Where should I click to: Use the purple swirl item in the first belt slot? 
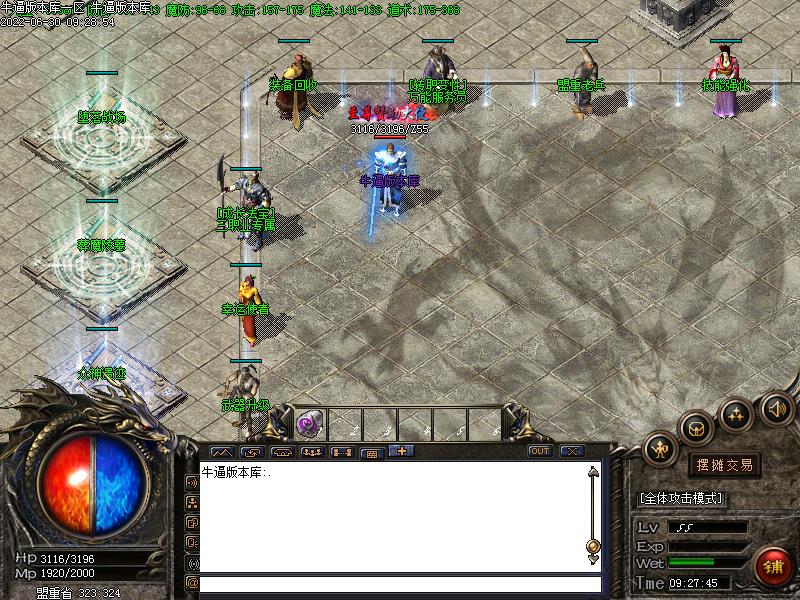(x=308, y=424)
